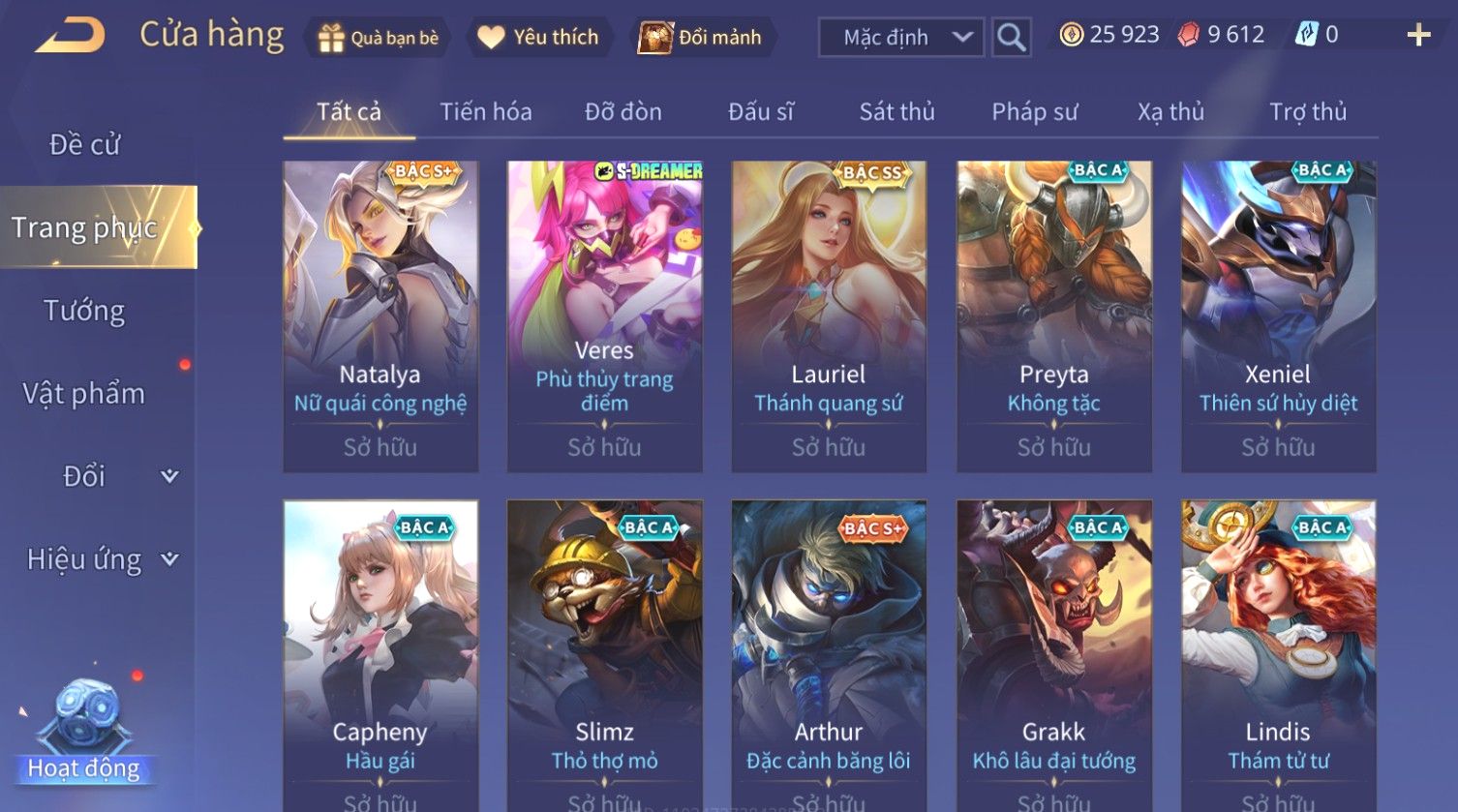The height and width of the screenshot is (812, 1458).
Task: Go back using the return arrow
Action: point(70,36)
